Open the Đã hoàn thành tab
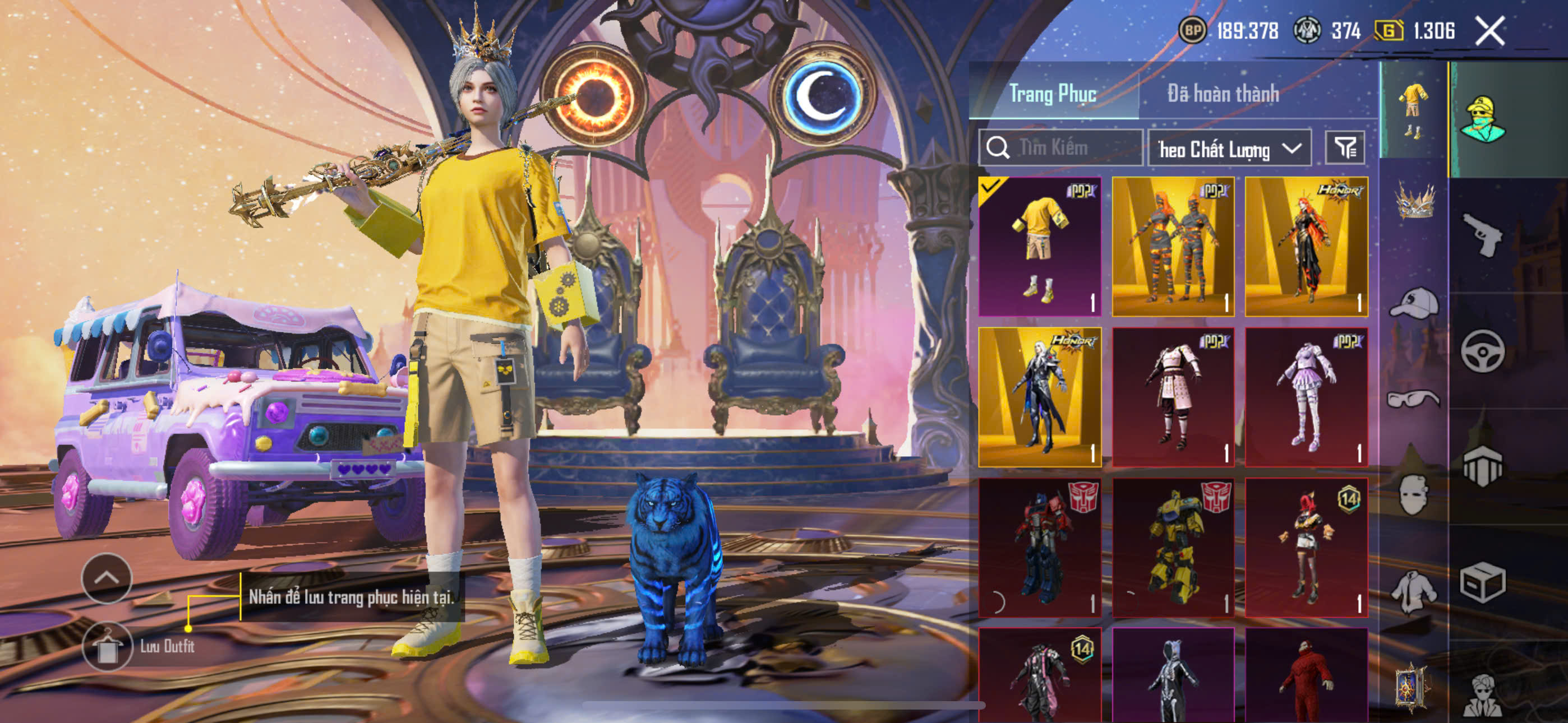 tap(1222, 94)
